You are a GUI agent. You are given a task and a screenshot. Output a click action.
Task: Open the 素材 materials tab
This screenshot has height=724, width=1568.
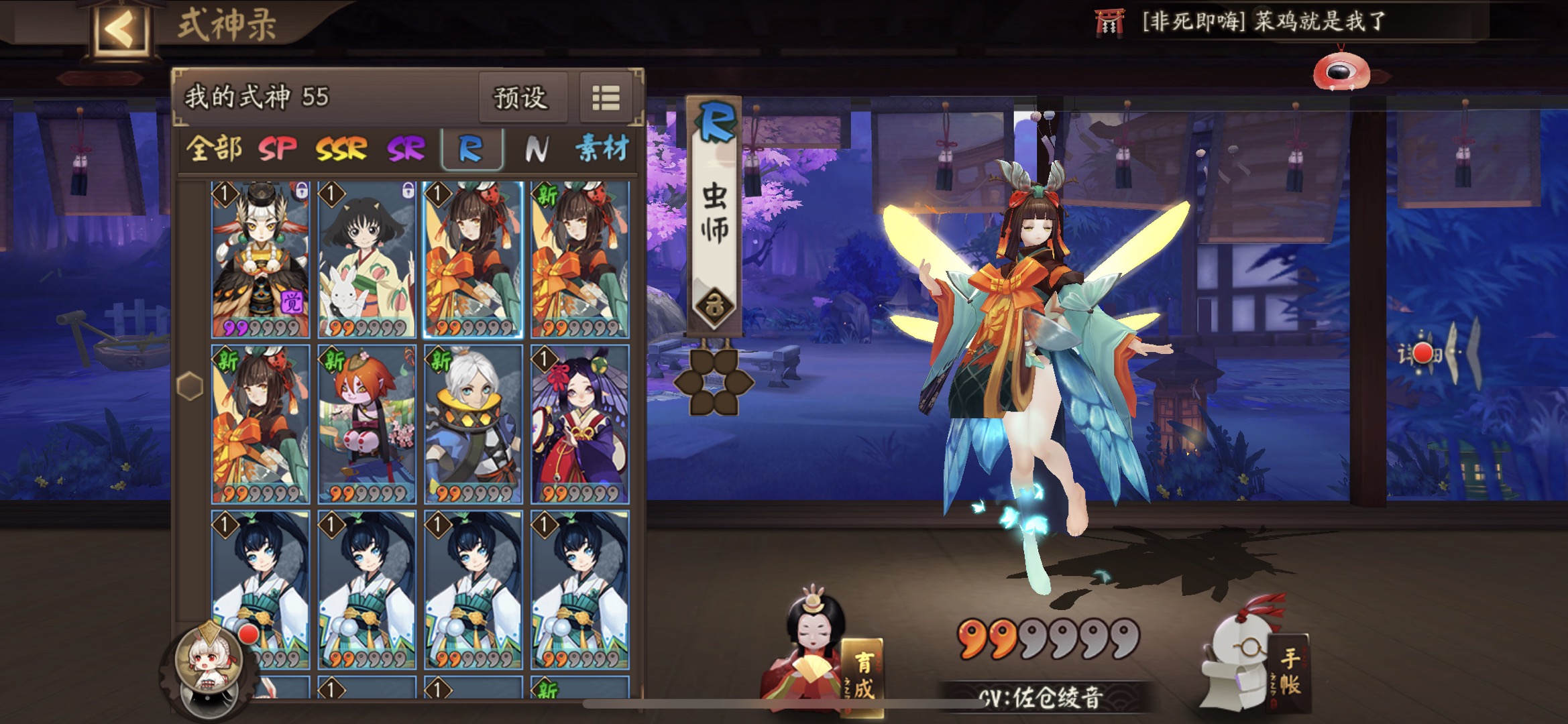click(602, 149)
